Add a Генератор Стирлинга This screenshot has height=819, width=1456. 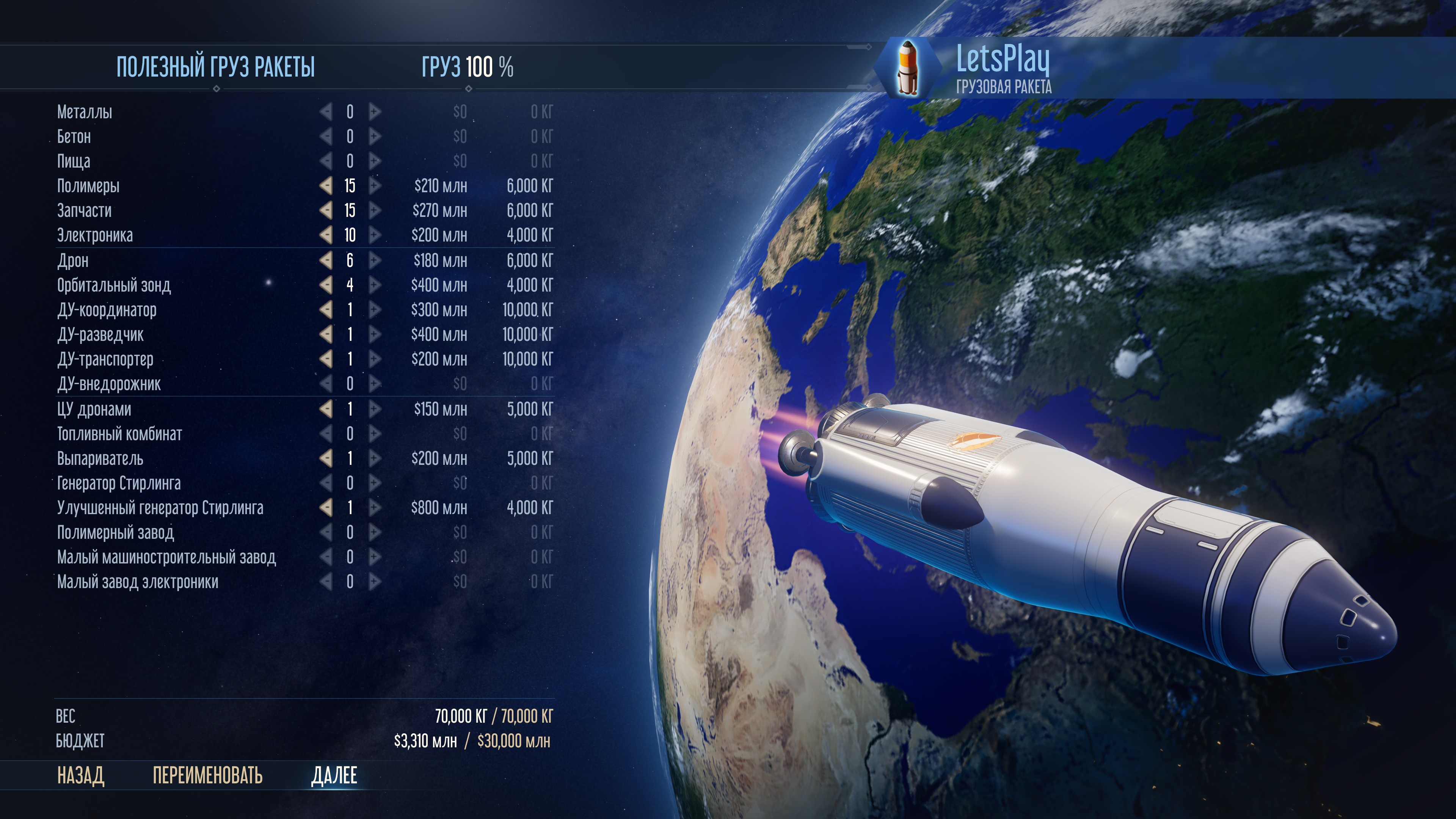(374, 483)
